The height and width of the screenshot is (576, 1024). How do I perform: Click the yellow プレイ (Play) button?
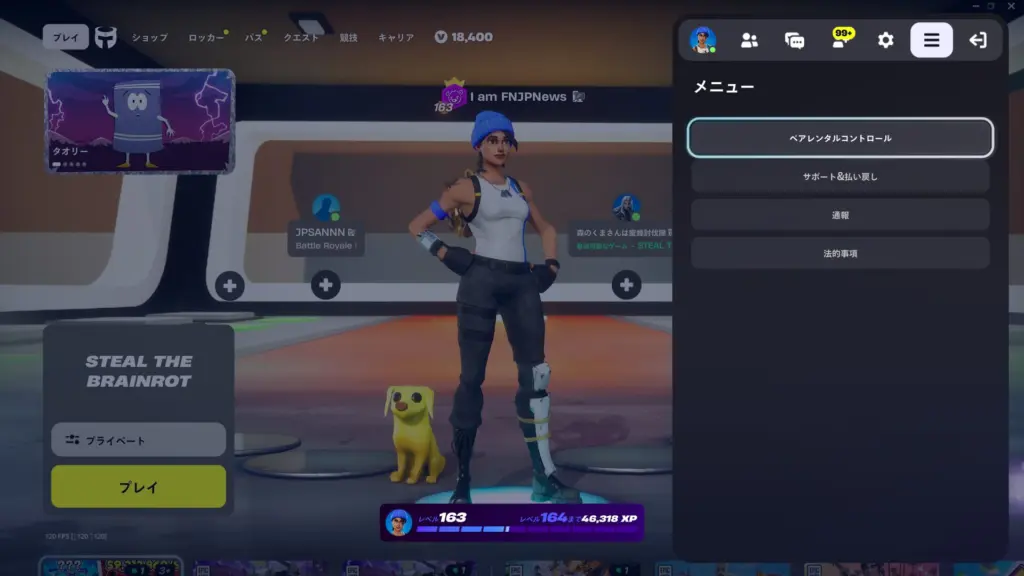(x=138, y=487)
